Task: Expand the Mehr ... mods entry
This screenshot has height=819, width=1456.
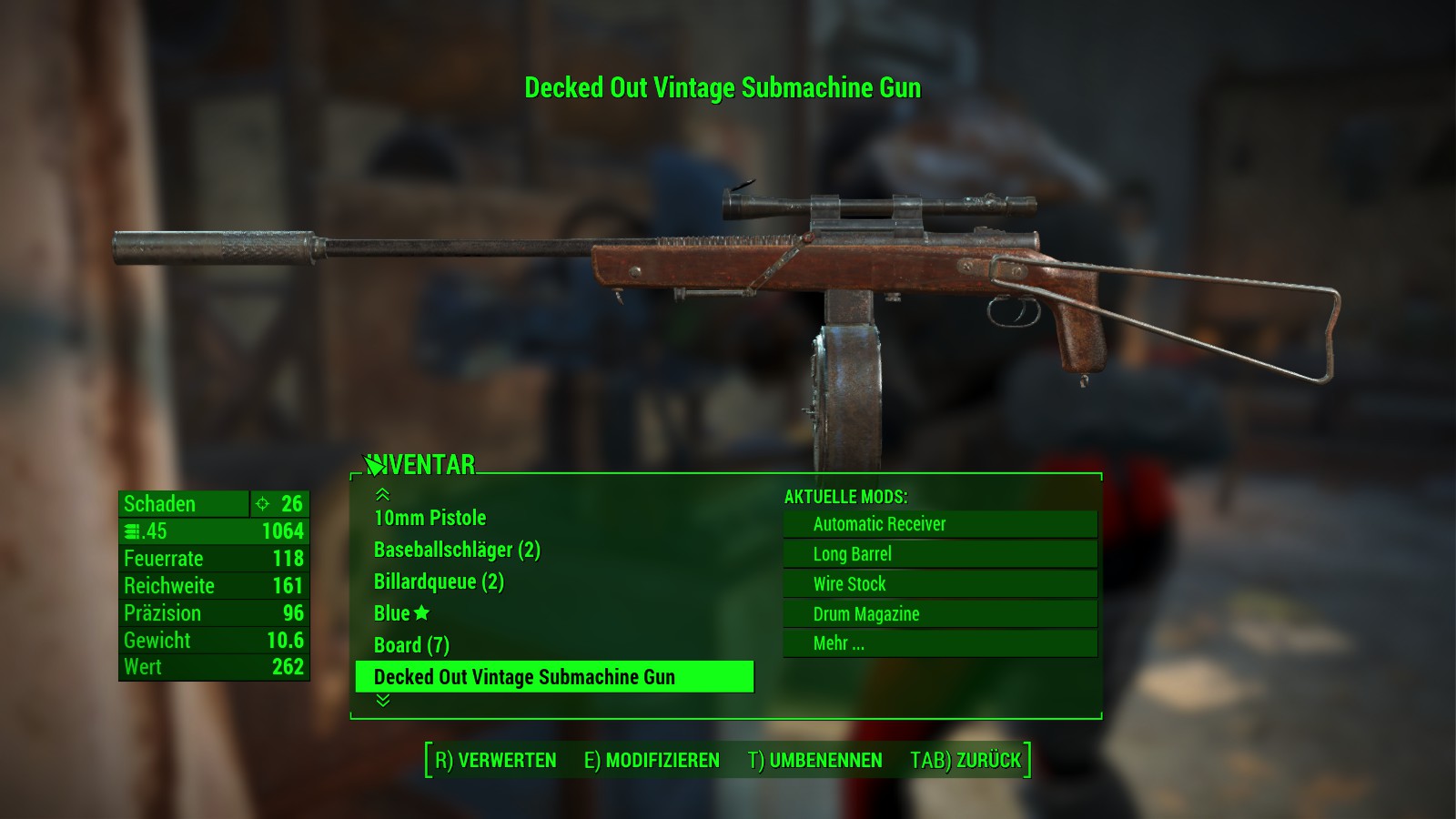Action: click(939, 643)
